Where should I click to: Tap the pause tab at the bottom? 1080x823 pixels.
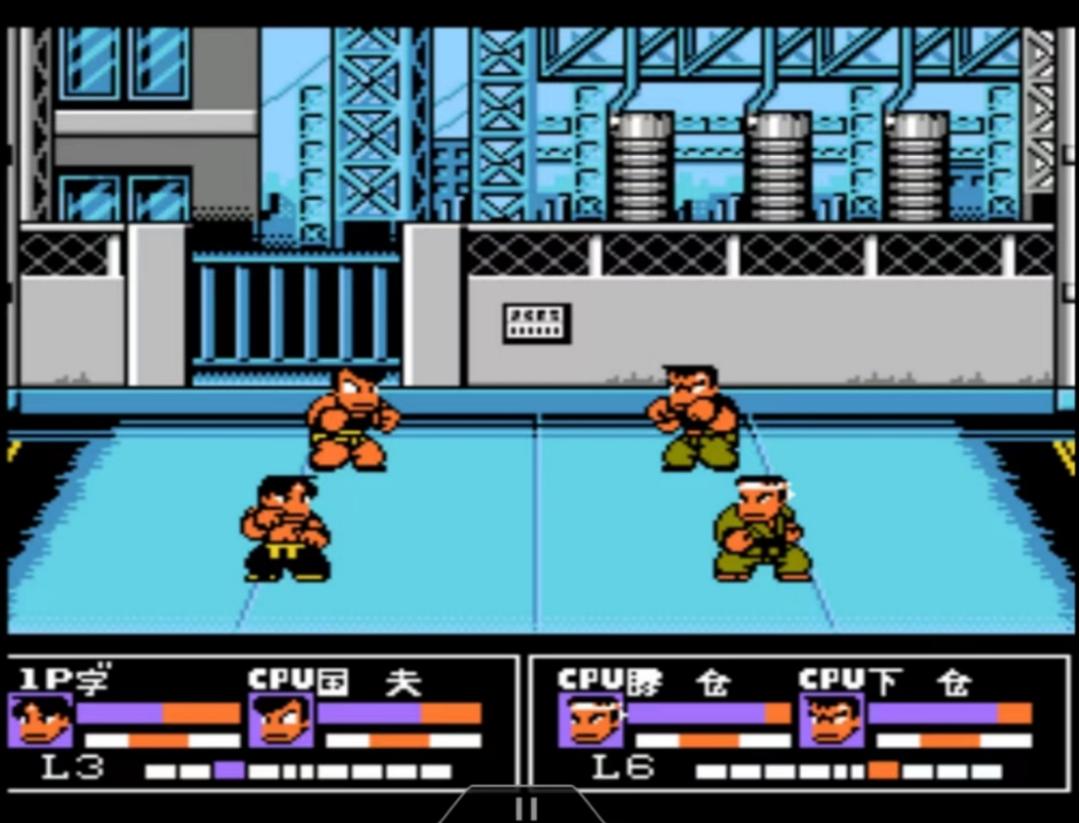point(523,806)
